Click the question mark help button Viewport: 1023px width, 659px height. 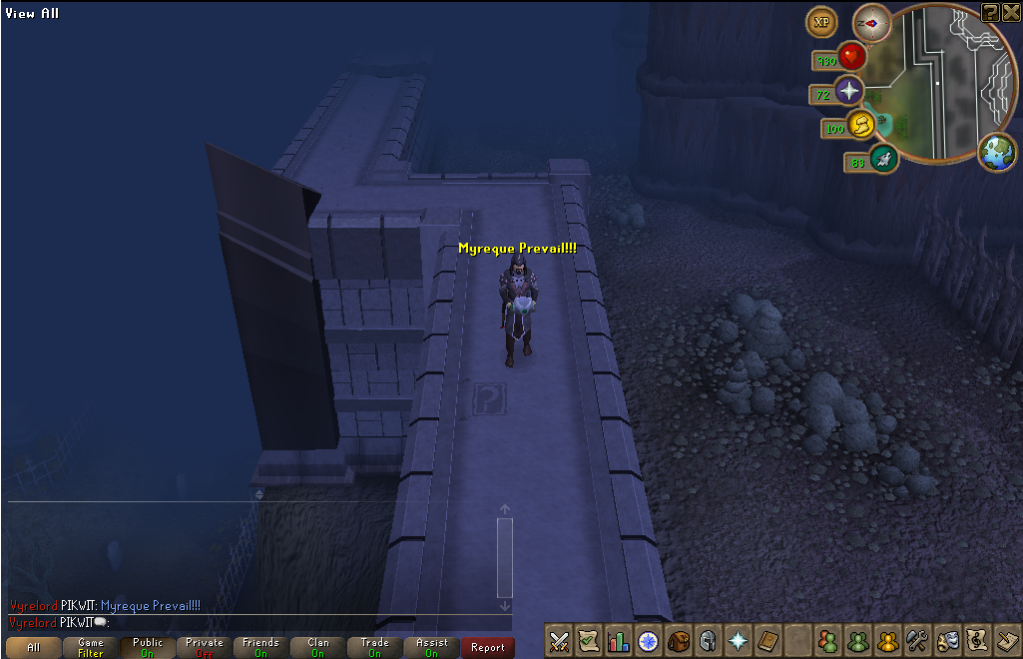(x=990, y=11)
